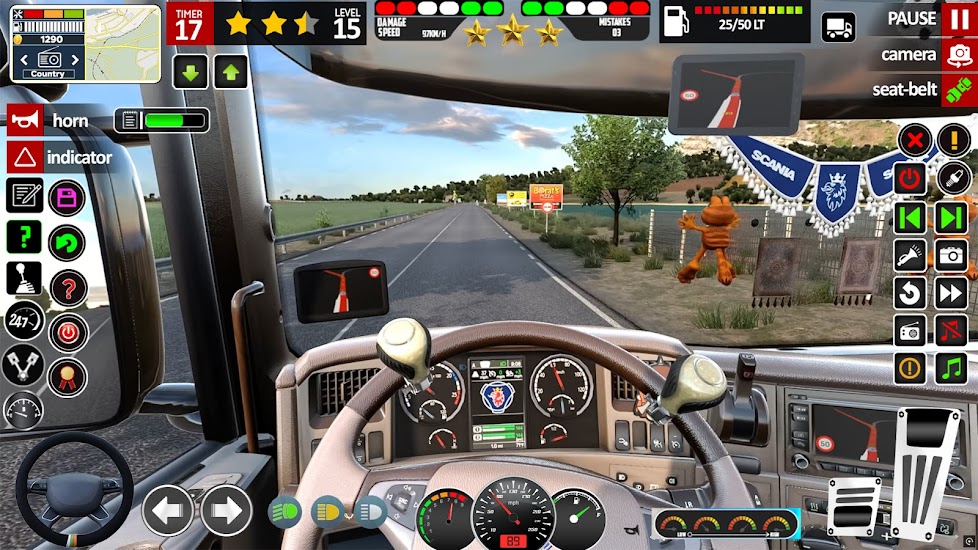Switch the camera view
Screen dimensions: 978x550
point(955,55)
